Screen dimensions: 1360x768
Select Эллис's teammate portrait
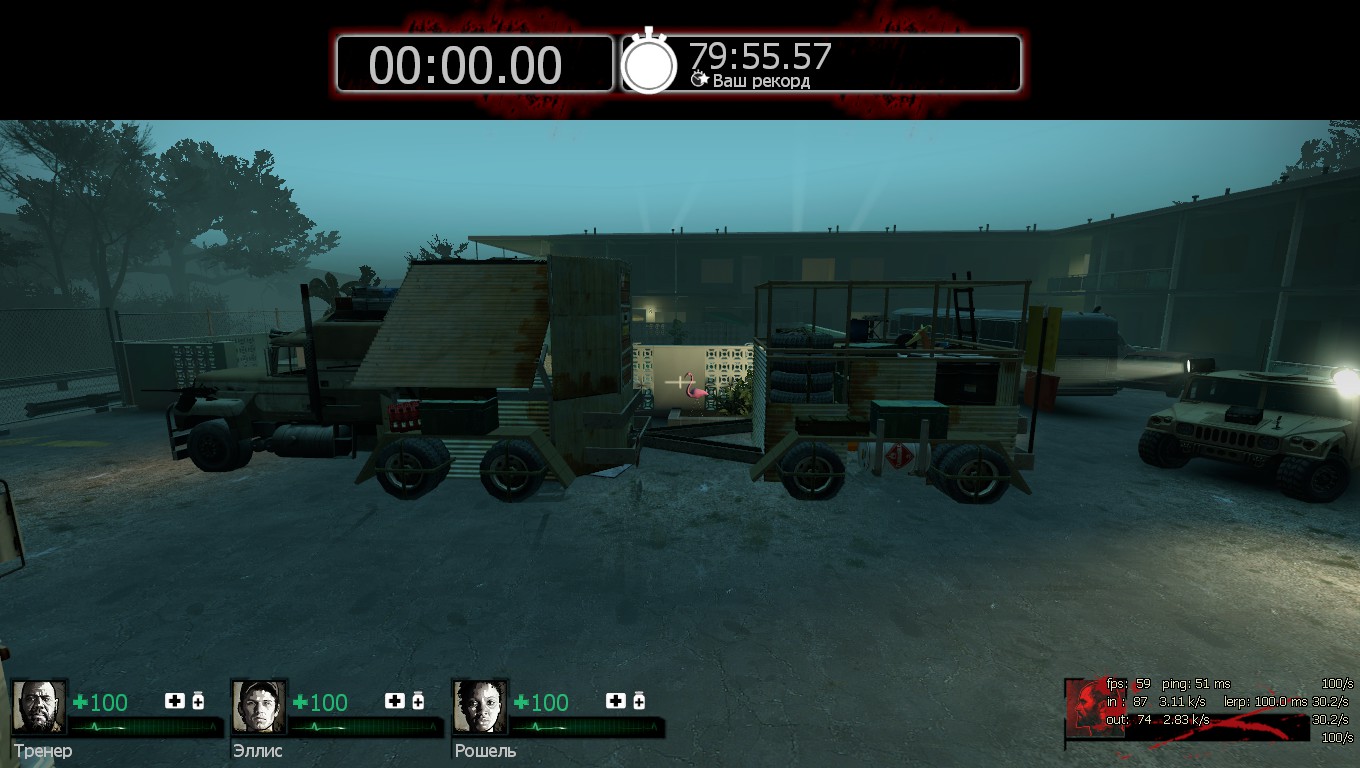(259, 707)
